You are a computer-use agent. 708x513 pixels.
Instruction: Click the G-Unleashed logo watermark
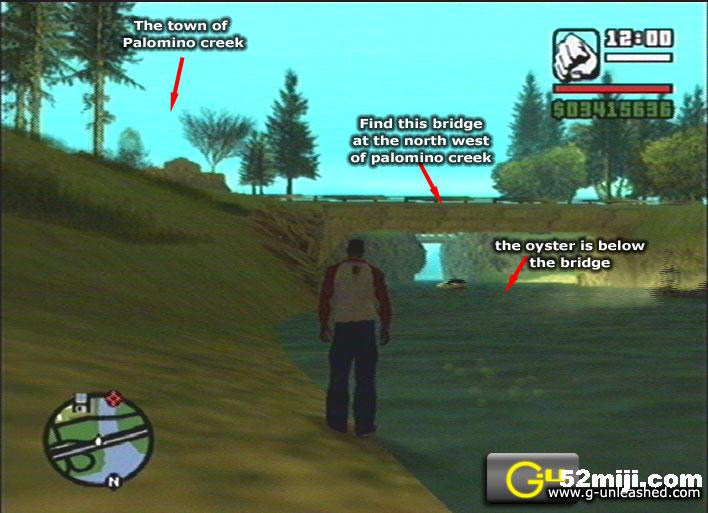click(x=522, y=479)
